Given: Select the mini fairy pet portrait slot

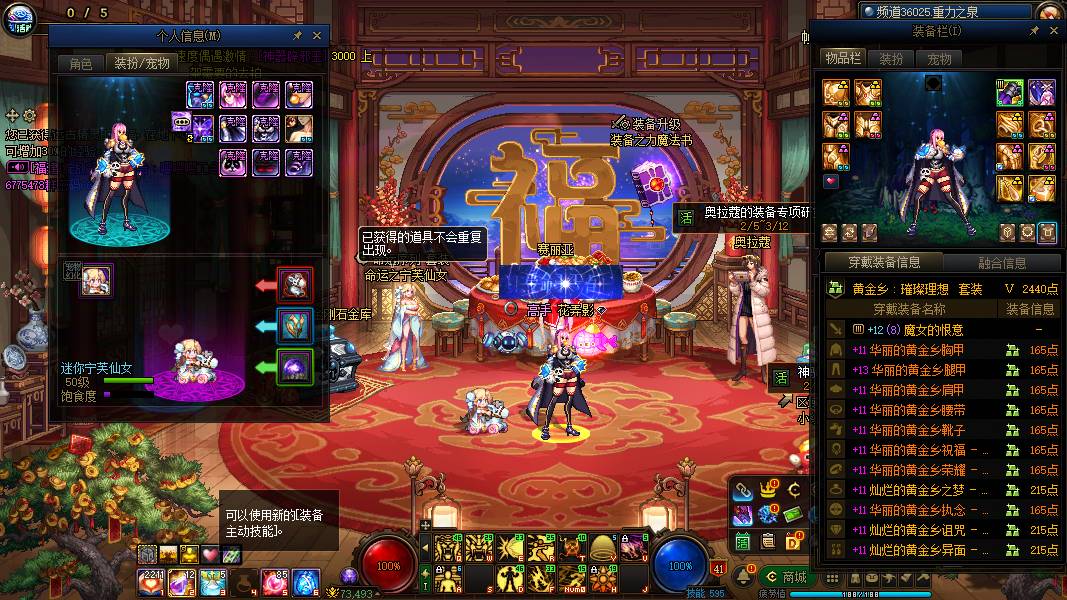Looking at the screenshot, I should [97, 281].
